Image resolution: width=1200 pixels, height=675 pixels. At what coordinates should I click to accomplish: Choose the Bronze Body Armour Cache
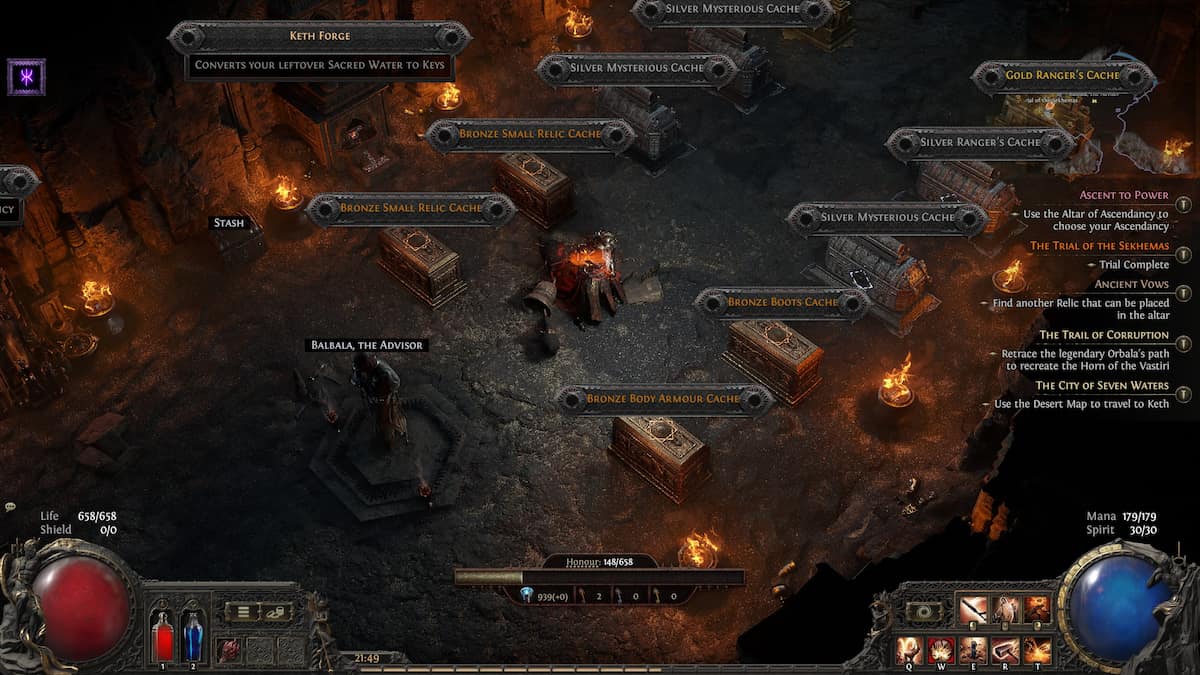[663, 399]
